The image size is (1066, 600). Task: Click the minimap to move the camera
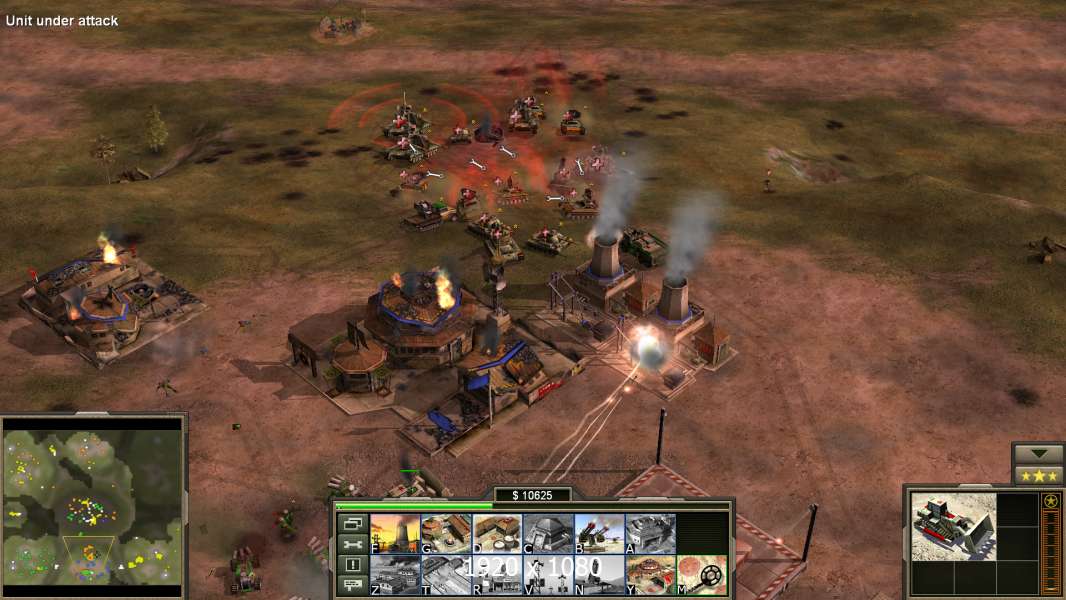93,502
